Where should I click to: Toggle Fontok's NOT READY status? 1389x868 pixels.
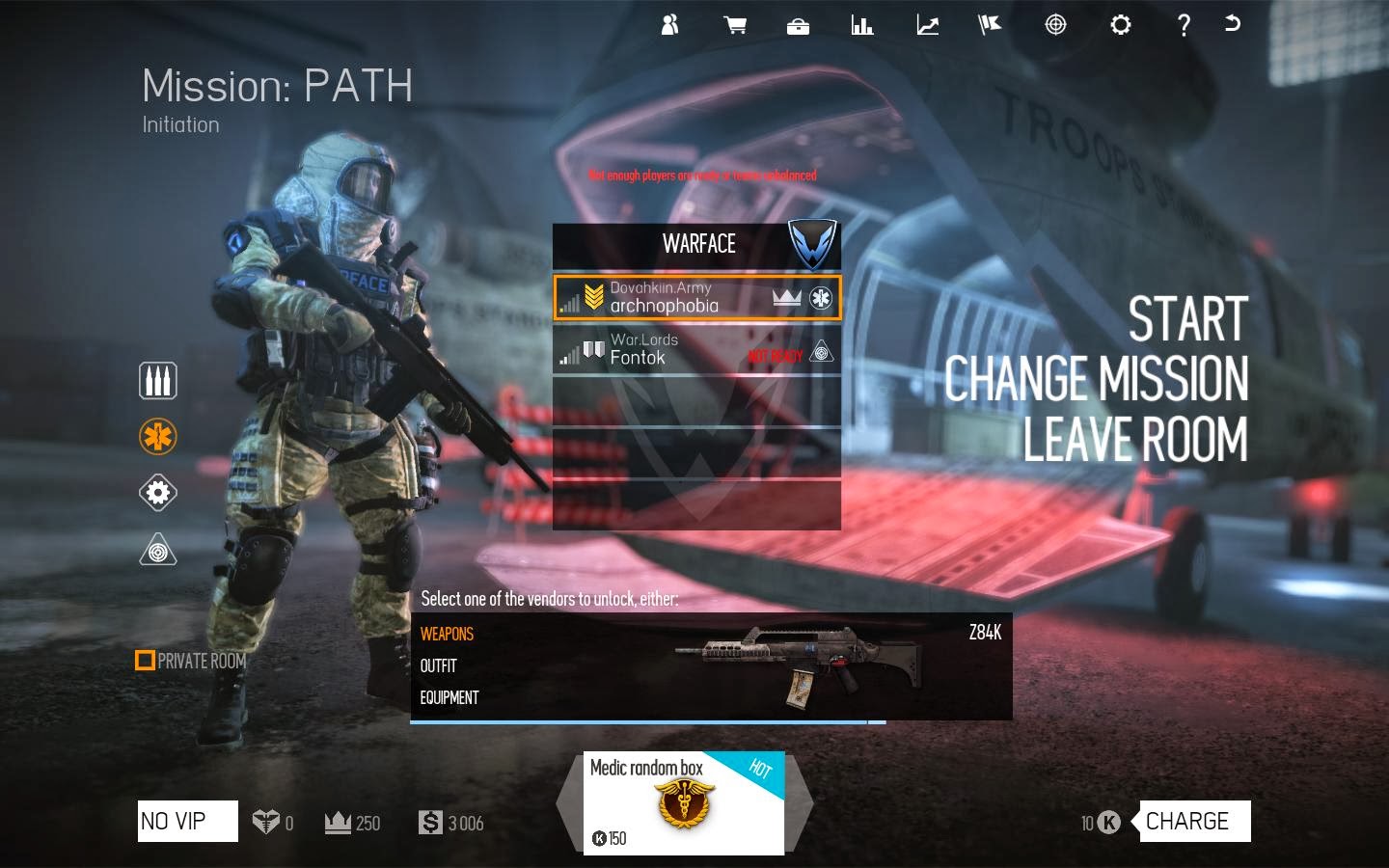pyautogui.click(x=775, y=354)
